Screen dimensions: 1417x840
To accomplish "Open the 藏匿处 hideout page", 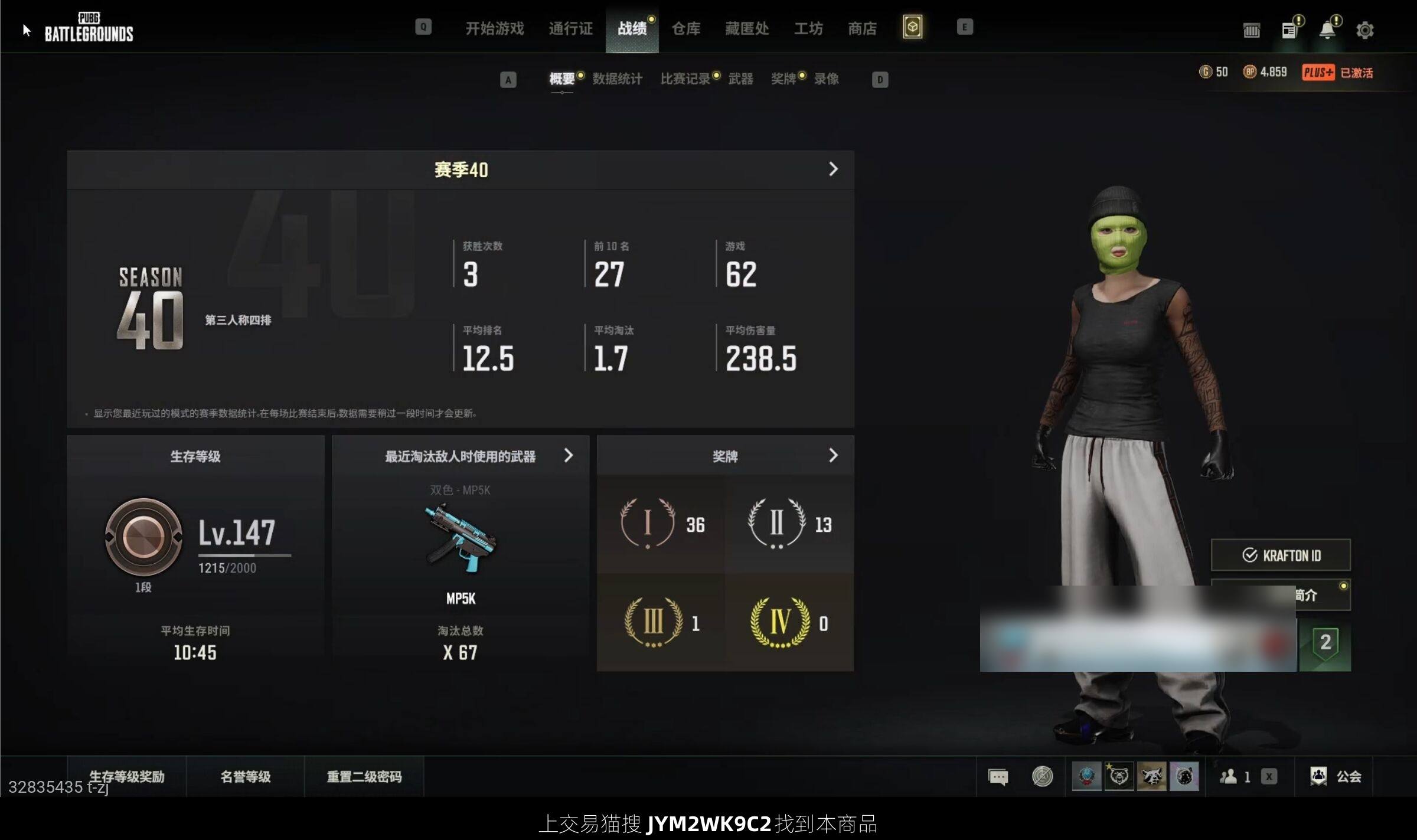I will (x=746, y=28).
